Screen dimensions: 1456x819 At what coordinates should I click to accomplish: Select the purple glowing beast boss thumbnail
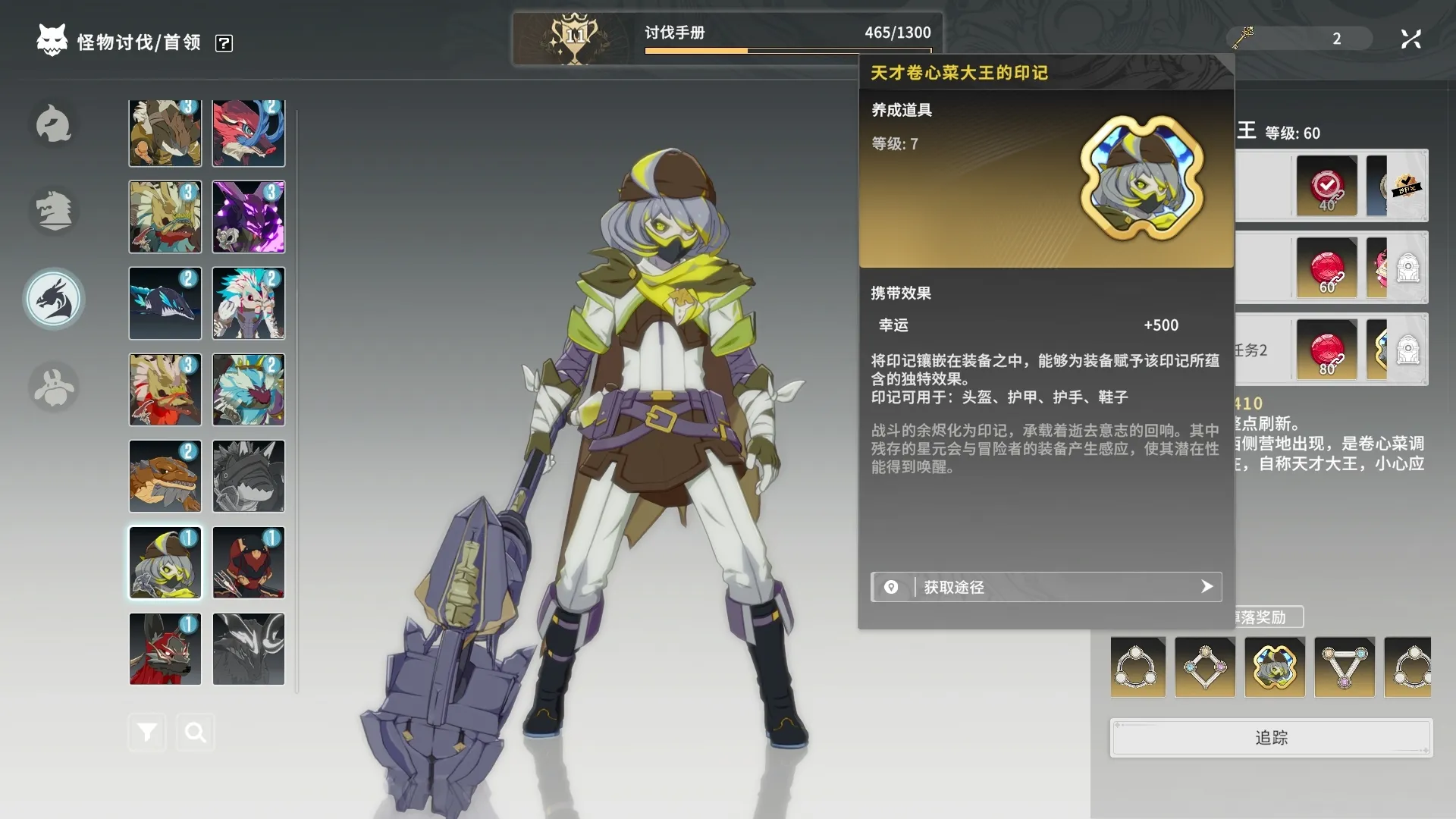click(x=249, y=217)
